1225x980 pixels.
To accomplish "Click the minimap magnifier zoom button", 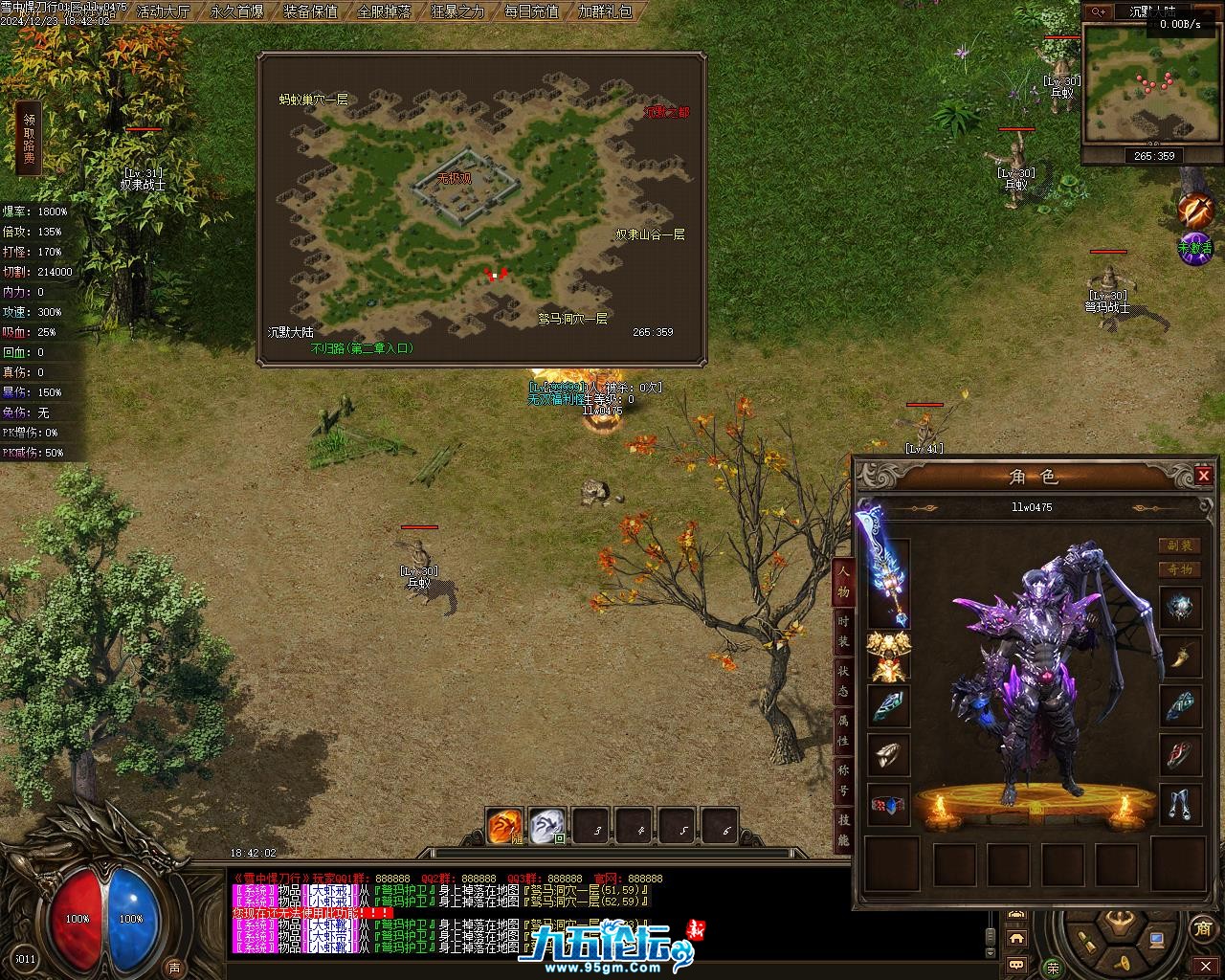I will pyautogui.click(x=1097, y=11).
